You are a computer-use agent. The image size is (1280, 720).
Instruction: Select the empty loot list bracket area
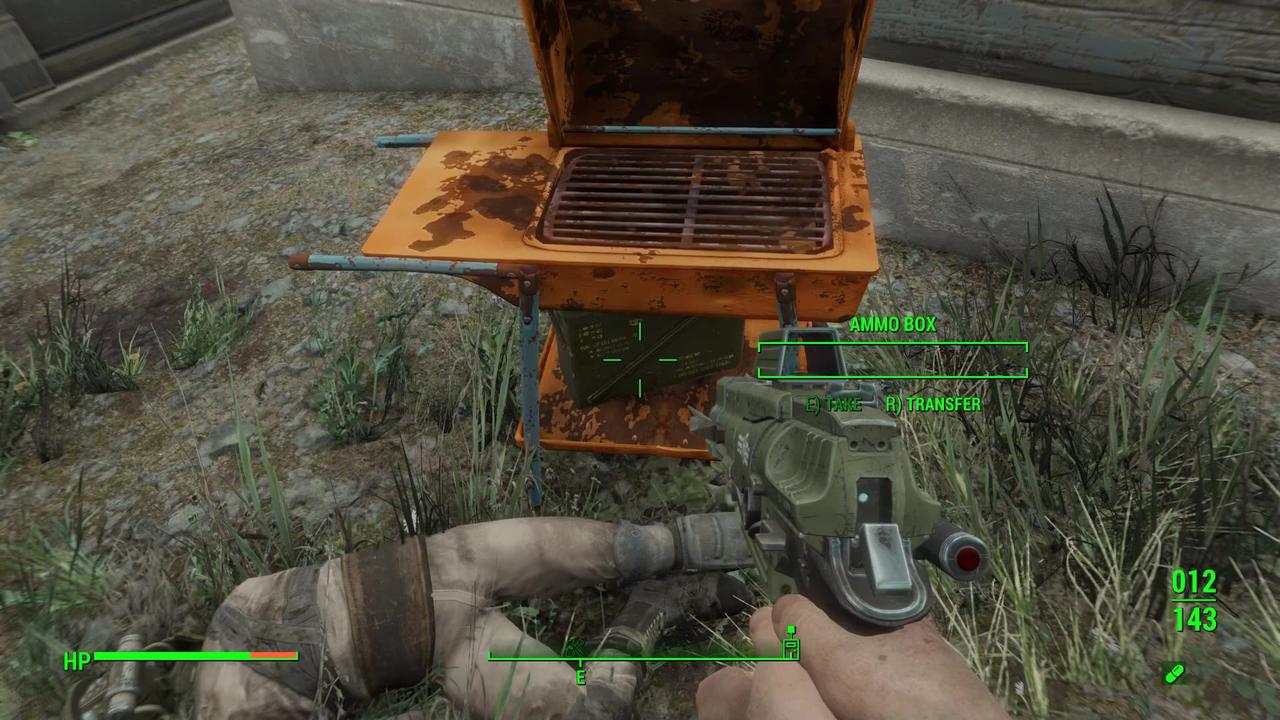coord(893,360)
